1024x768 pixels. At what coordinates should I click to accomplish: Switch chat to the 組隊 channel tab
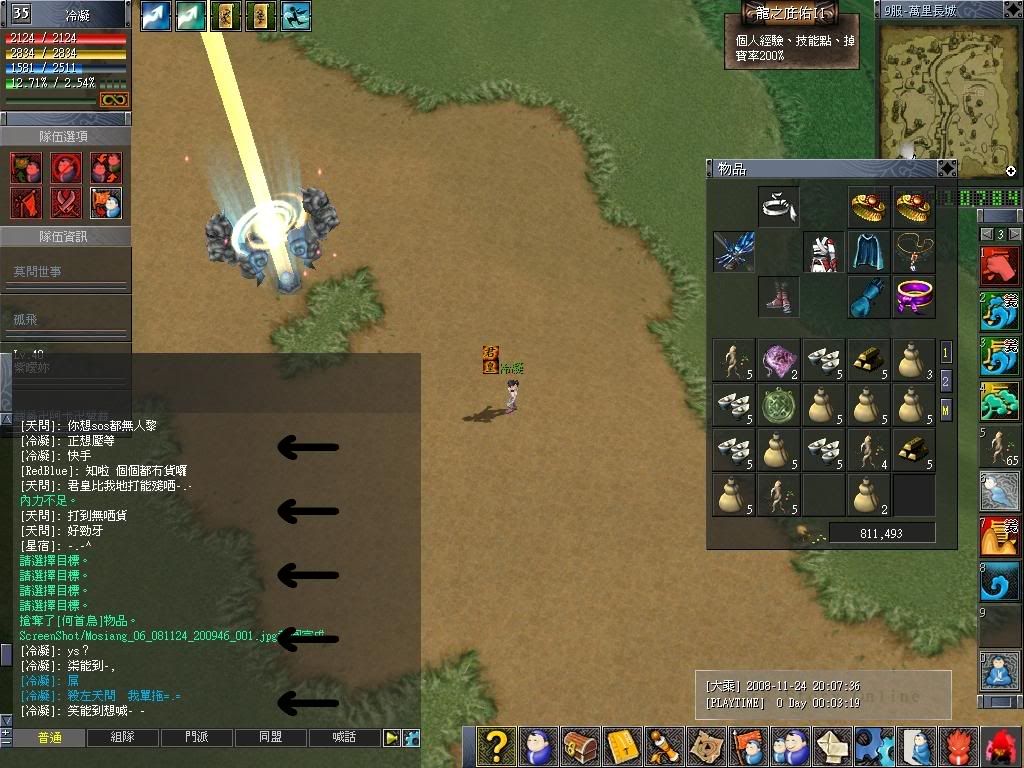123,738
